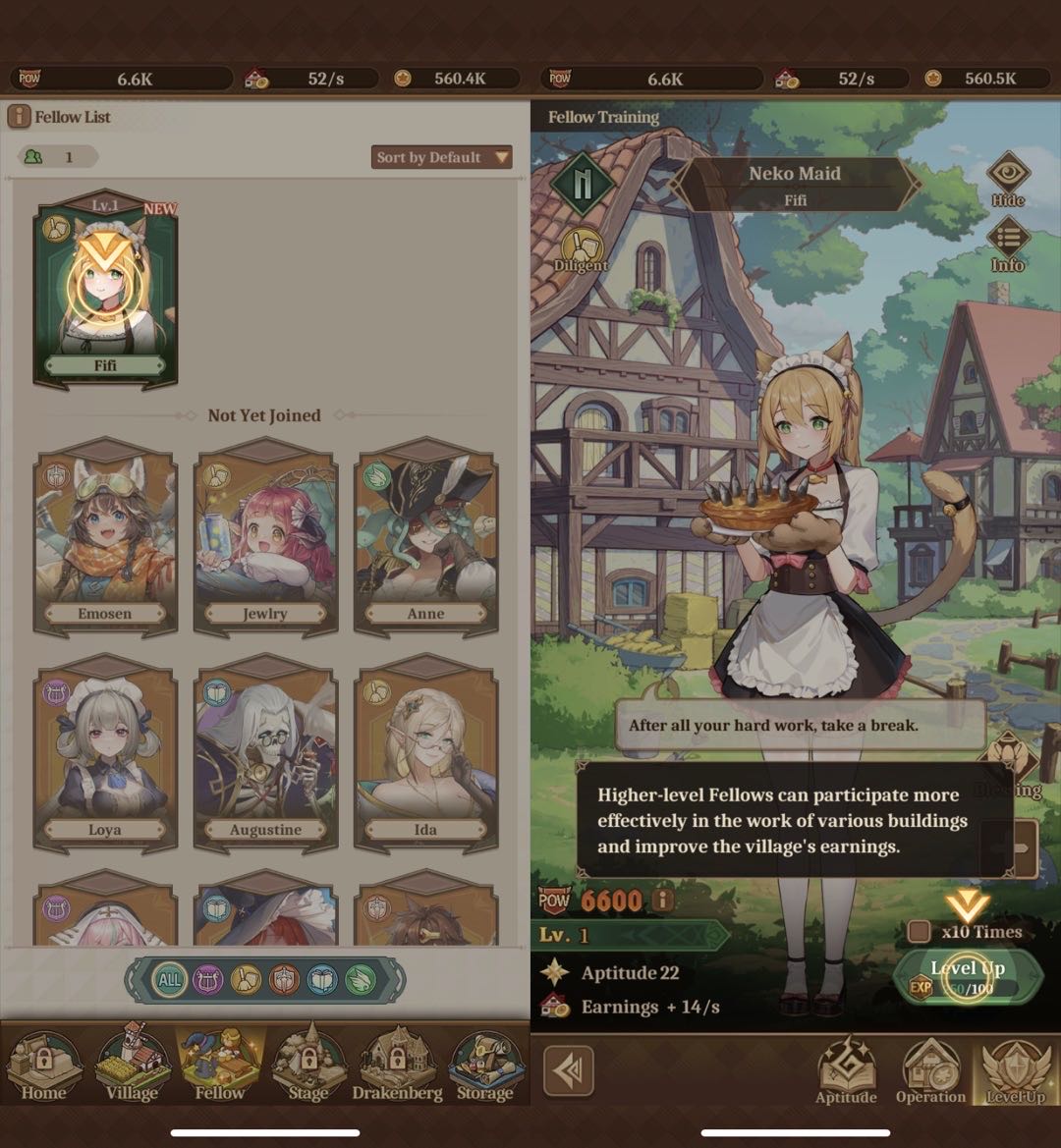Select Fifi's fellow card
This screenshot has width=1061, height=1148.
105,290
